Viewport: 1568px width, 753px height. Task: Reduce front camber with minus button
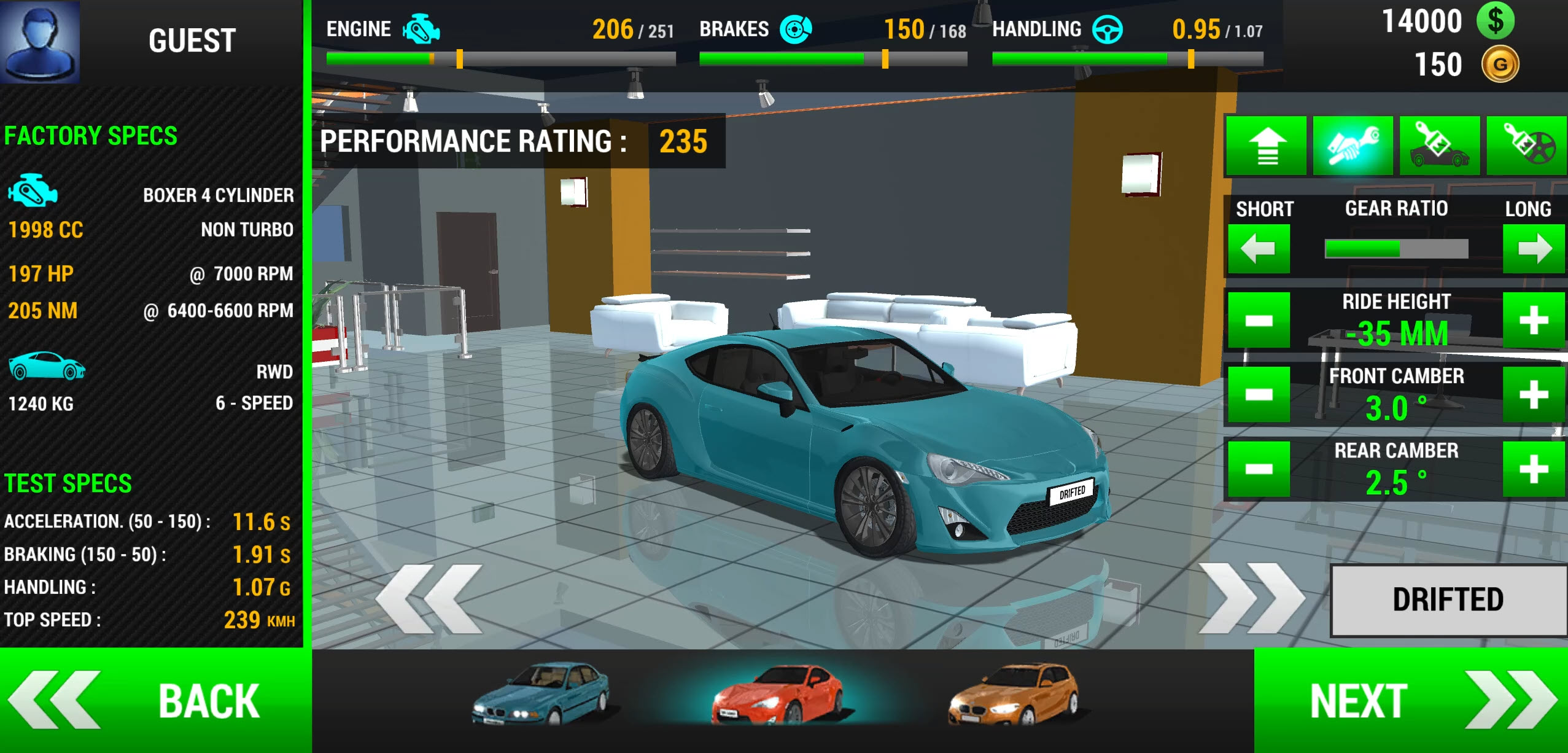[x=1259, y=394]
